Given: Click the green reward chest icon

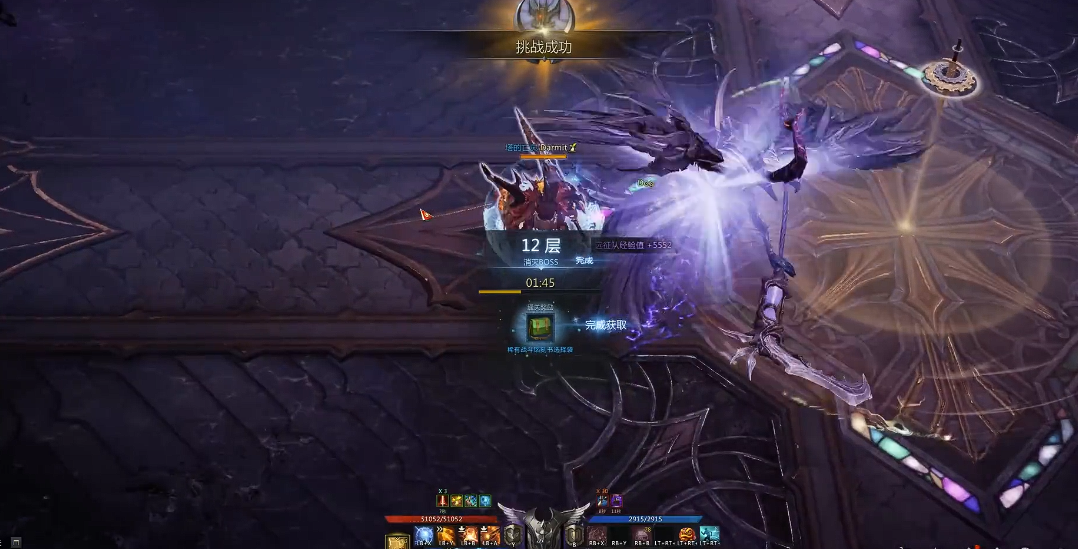Looking at the screenshot, I should [540, 326].
